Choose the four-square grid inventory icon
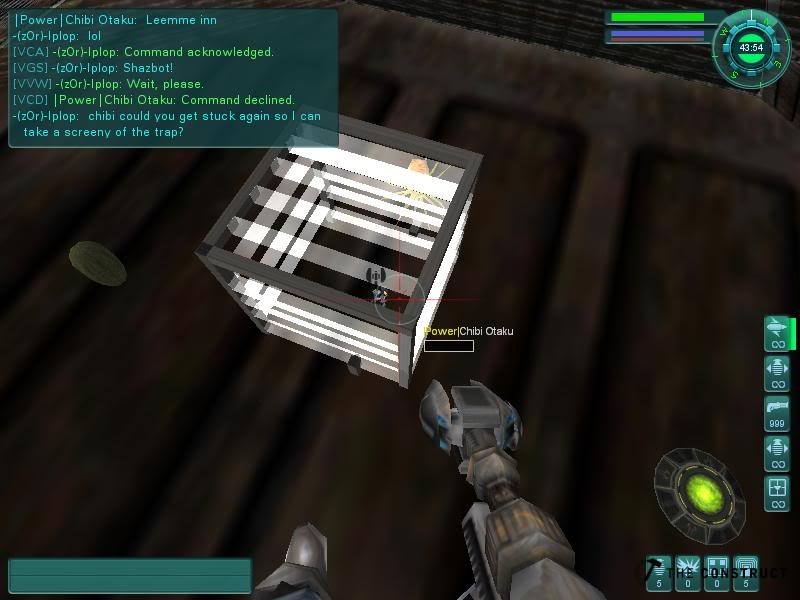 (x=717, y=572)
